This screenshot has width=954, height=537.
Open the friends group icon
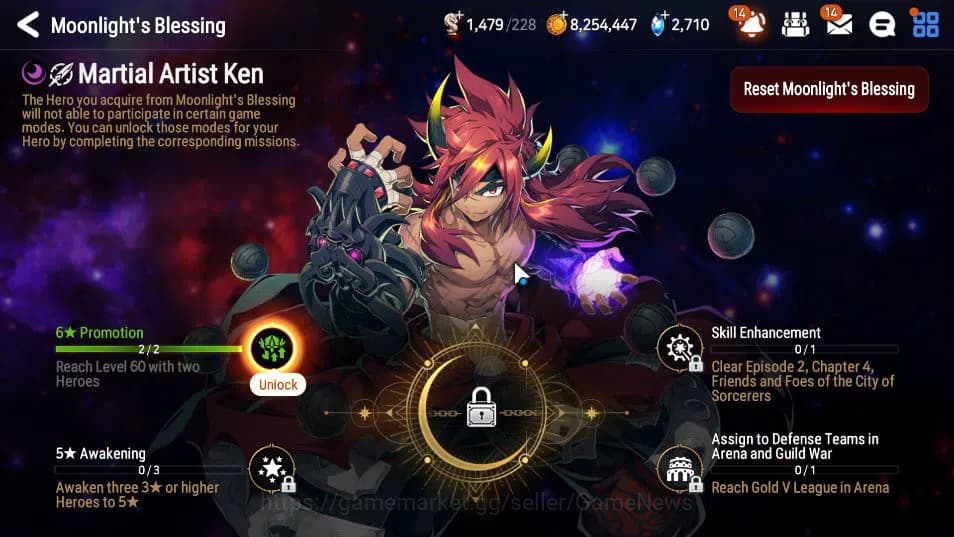coord(795,25)
